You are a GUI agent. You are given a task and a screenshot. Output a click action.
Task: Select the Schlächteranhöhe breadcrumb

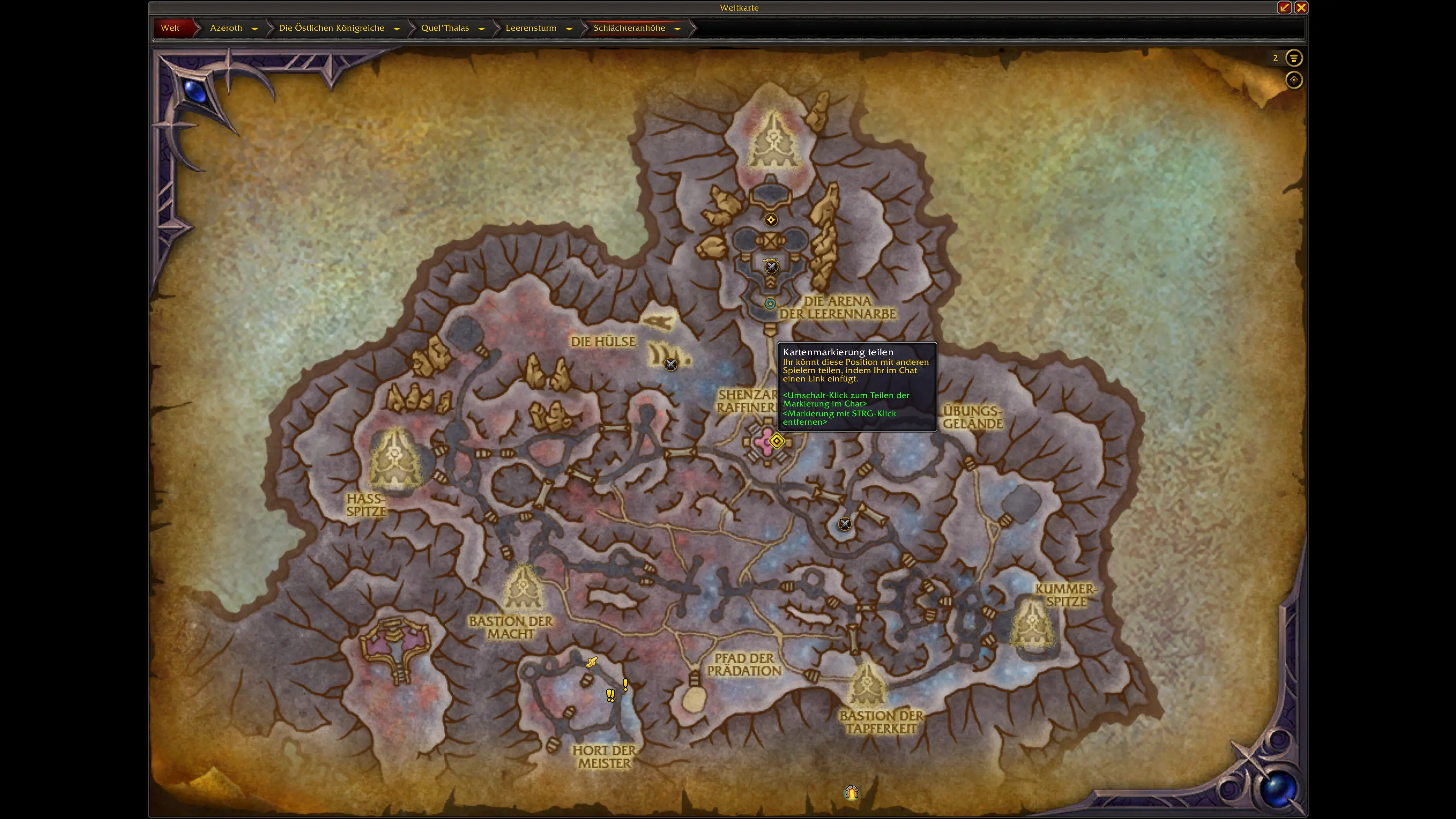[629, 28]
